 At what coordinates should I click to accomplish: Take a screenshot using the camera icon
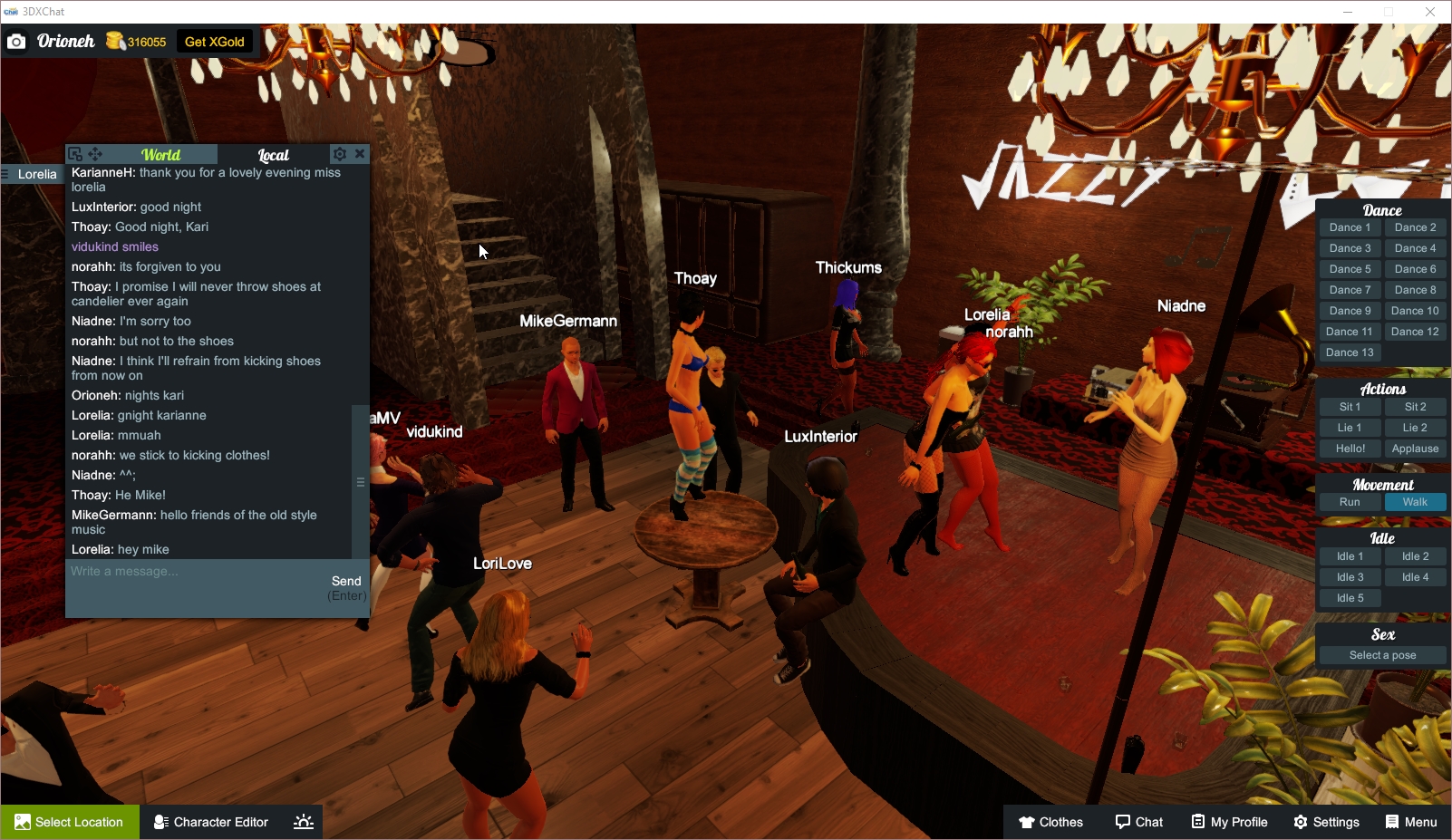pyautogui.click(x=16, y=41)
